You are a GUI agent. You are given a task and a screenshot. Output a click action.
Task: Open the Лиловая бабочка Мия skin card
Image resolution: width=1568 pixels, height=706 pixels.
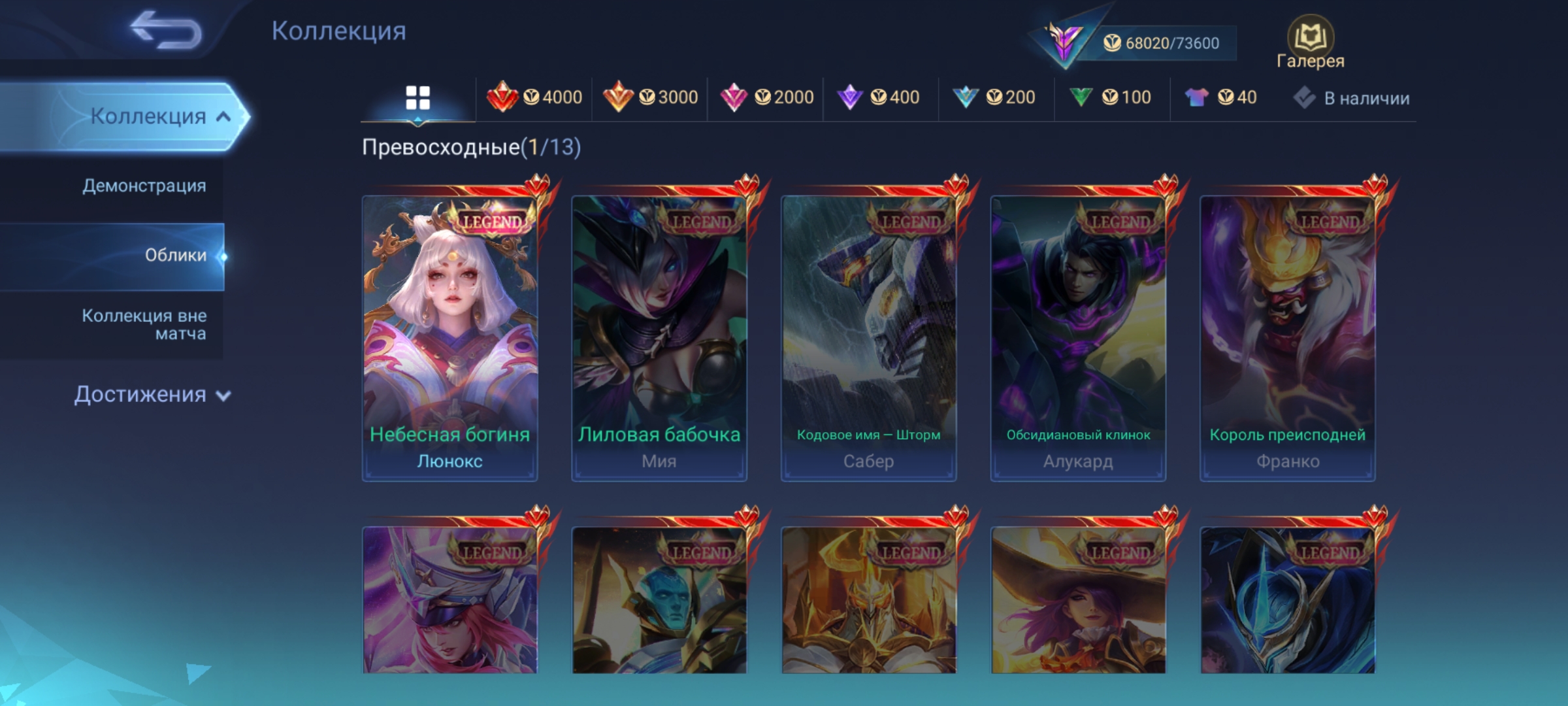[x=659, y=338]
